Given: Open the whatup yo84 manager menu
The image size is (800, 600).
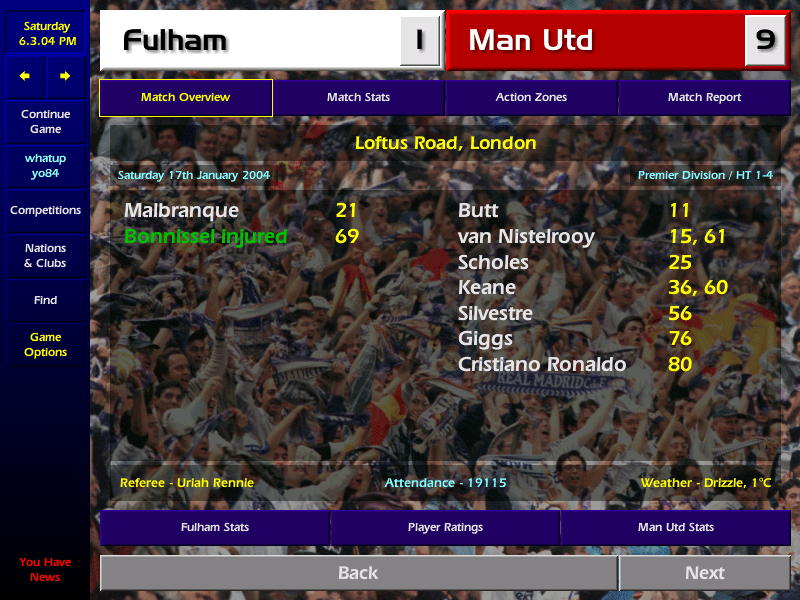Looking at the screenshot, I should (45, 166).
